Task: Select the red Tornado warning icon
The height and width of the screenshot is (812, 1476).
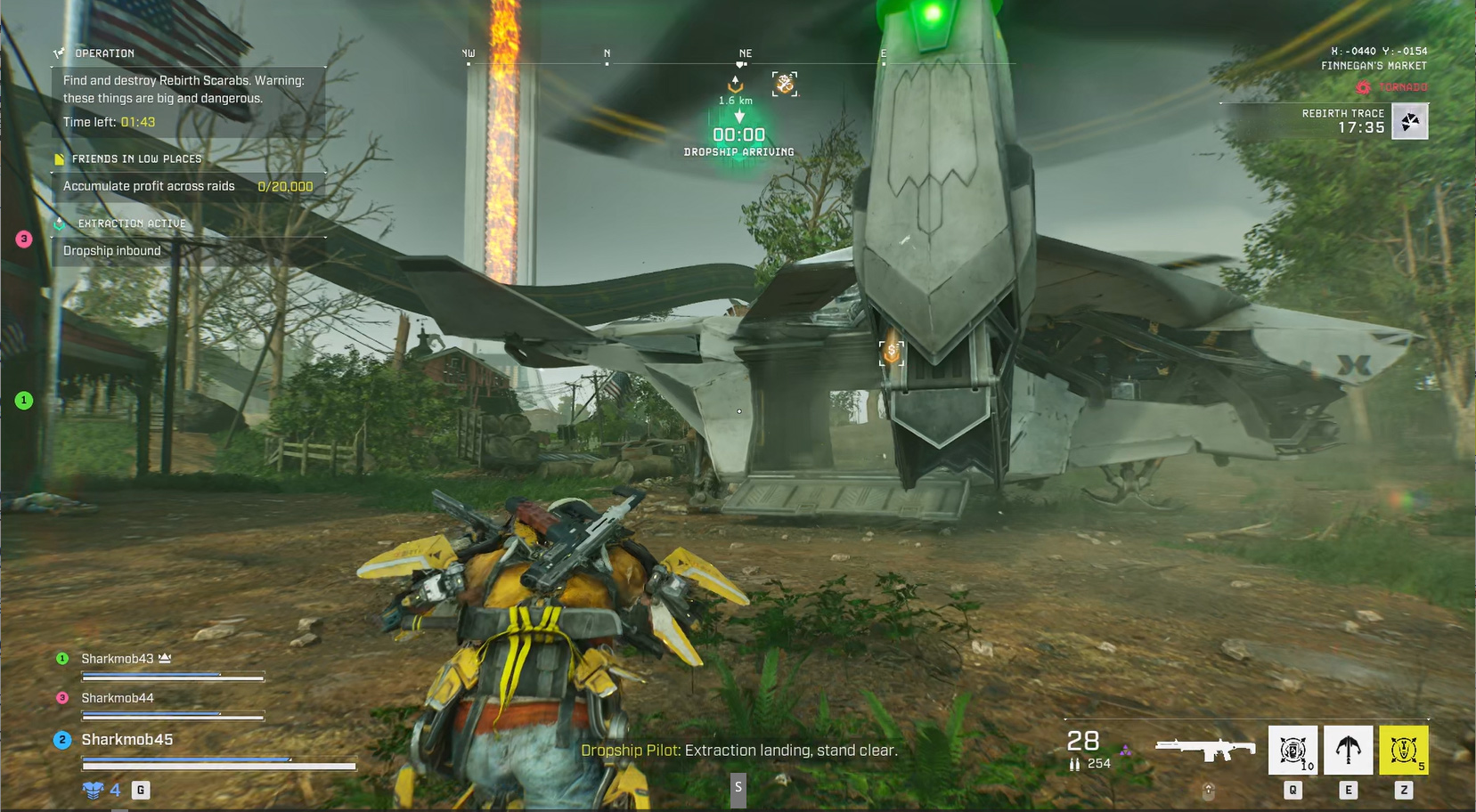Action: [x=1363, y=87]
